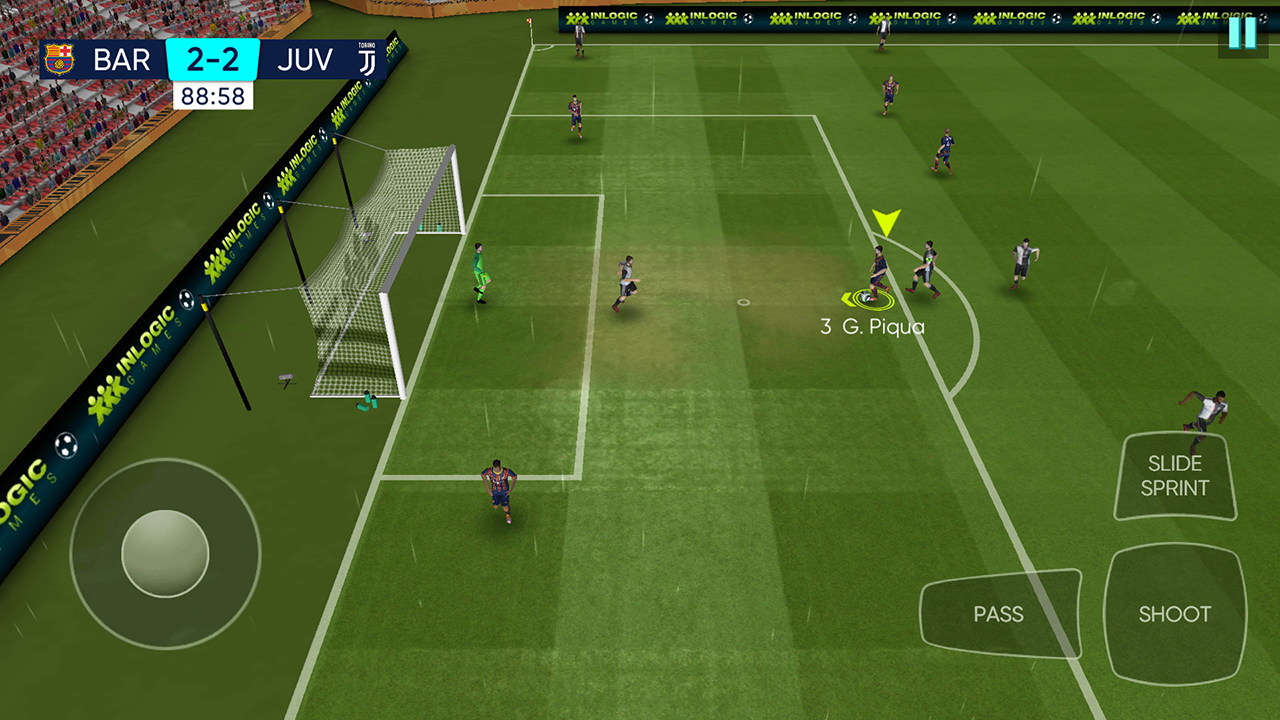
Task: Touch the virtual joystick knob
Action: pos(165,553)
